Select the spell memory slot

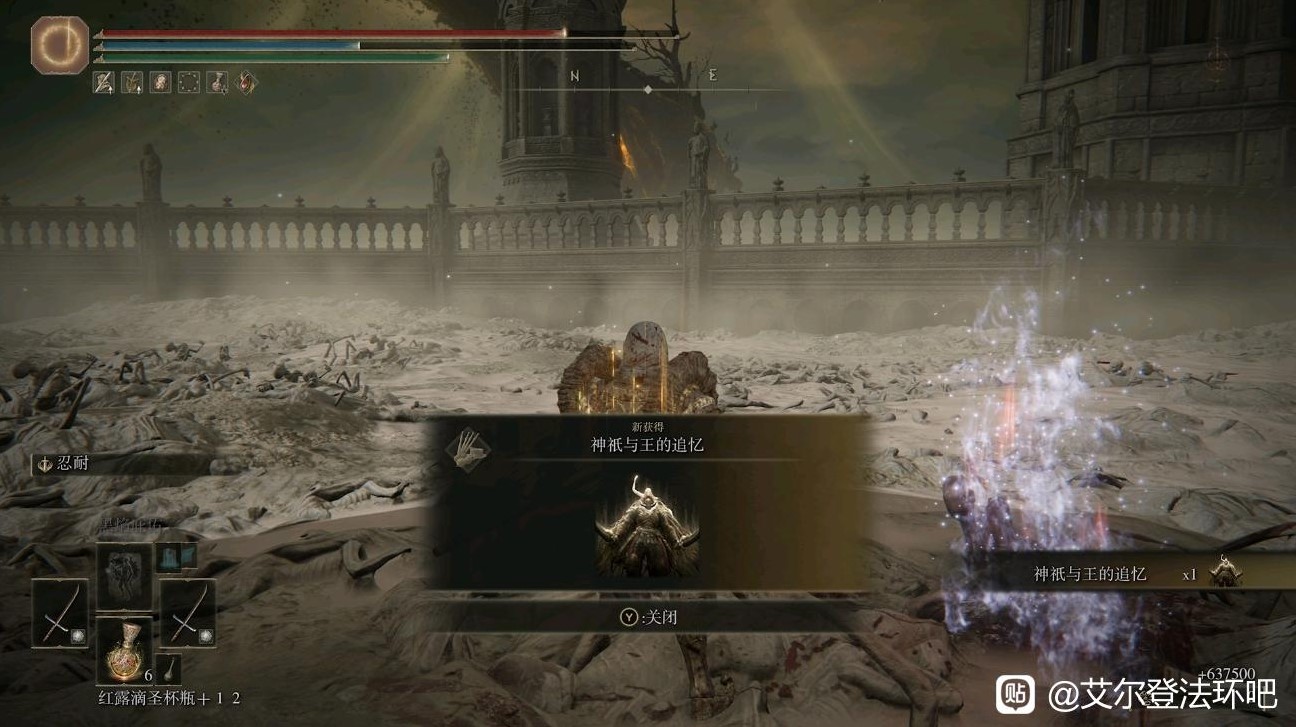[x=124, y=577]
